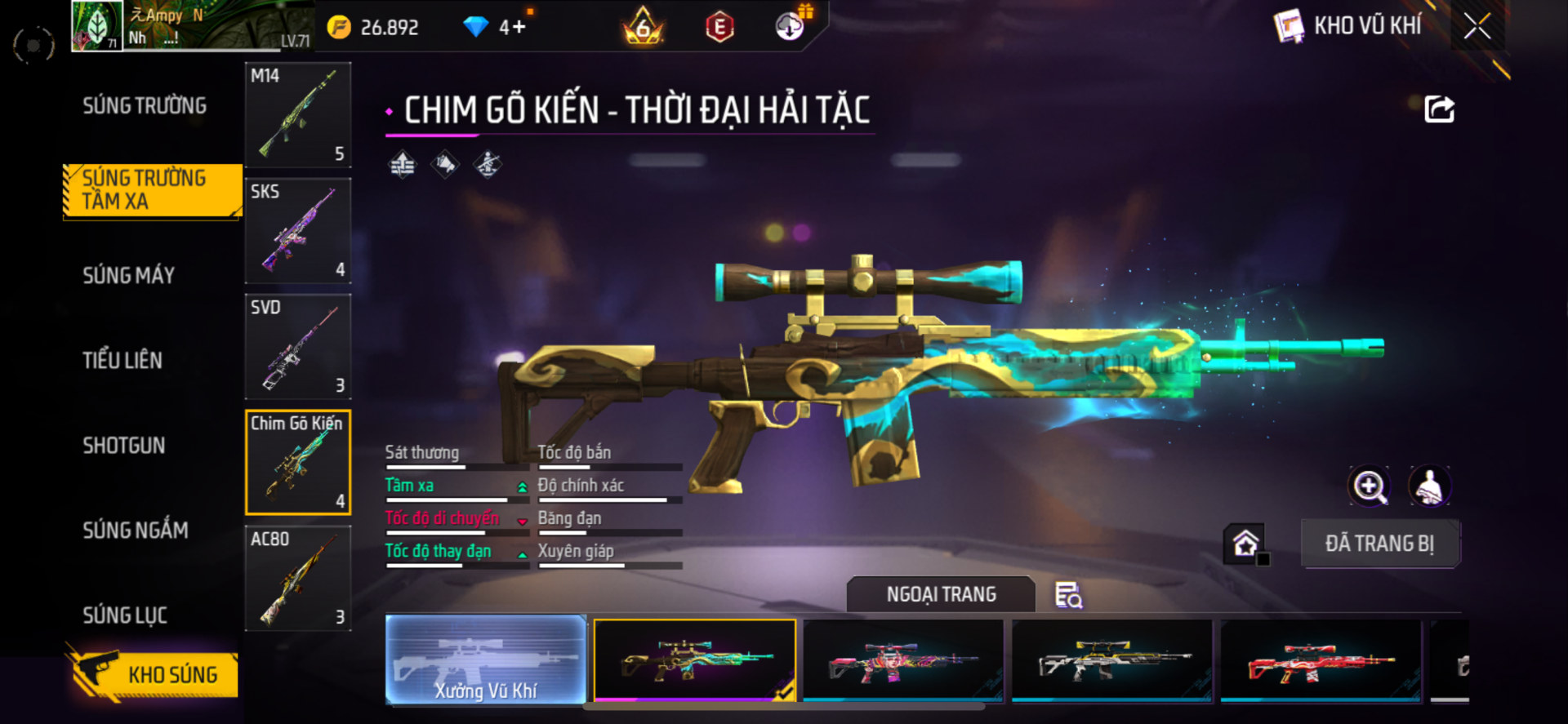Preview weapon on character icon
This screenshot has height=724, width=1568.
[1430, 486]
